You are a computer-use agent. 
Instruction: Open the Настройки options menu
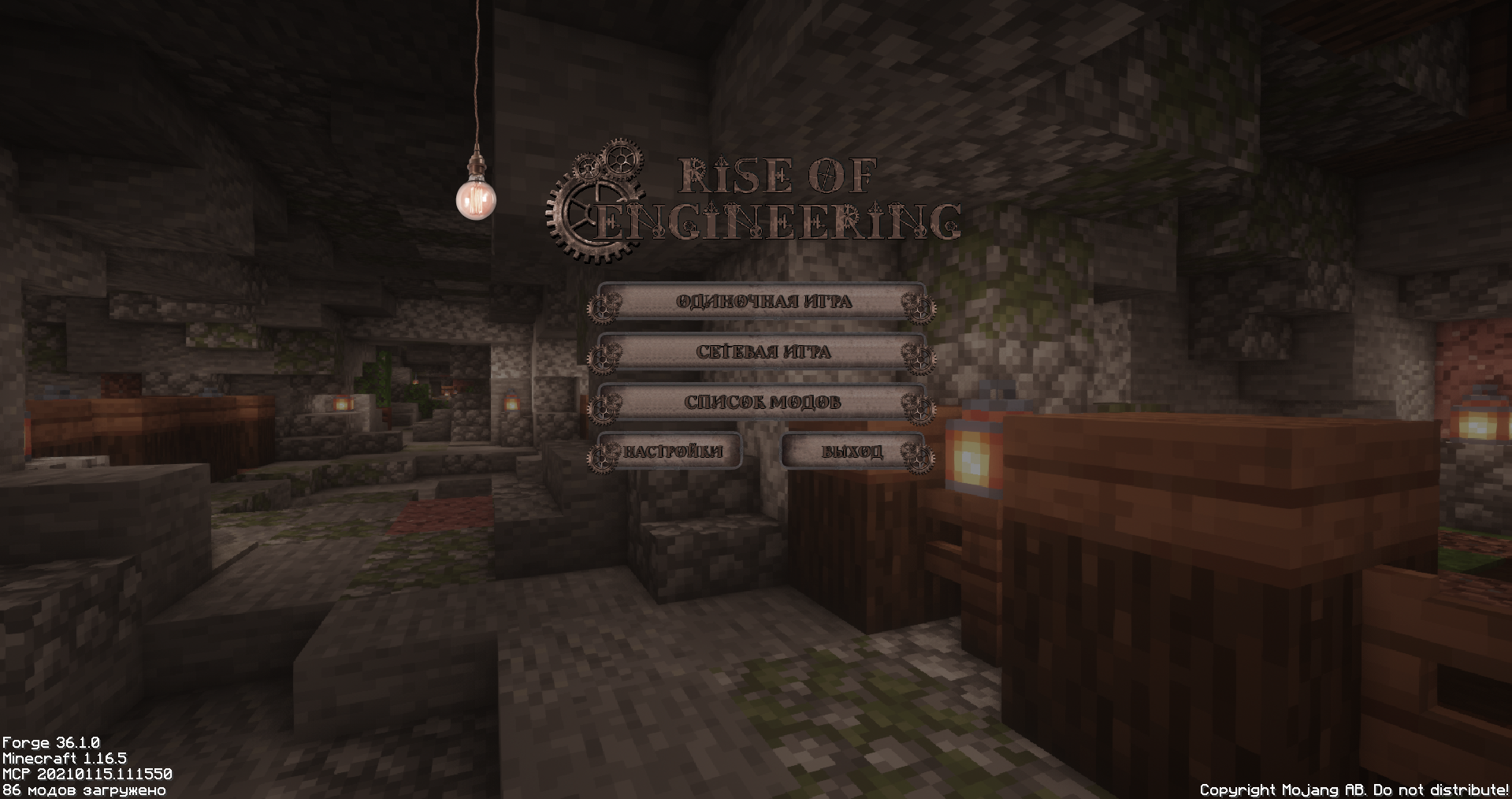pyautogui.click(x=674, y=452)
